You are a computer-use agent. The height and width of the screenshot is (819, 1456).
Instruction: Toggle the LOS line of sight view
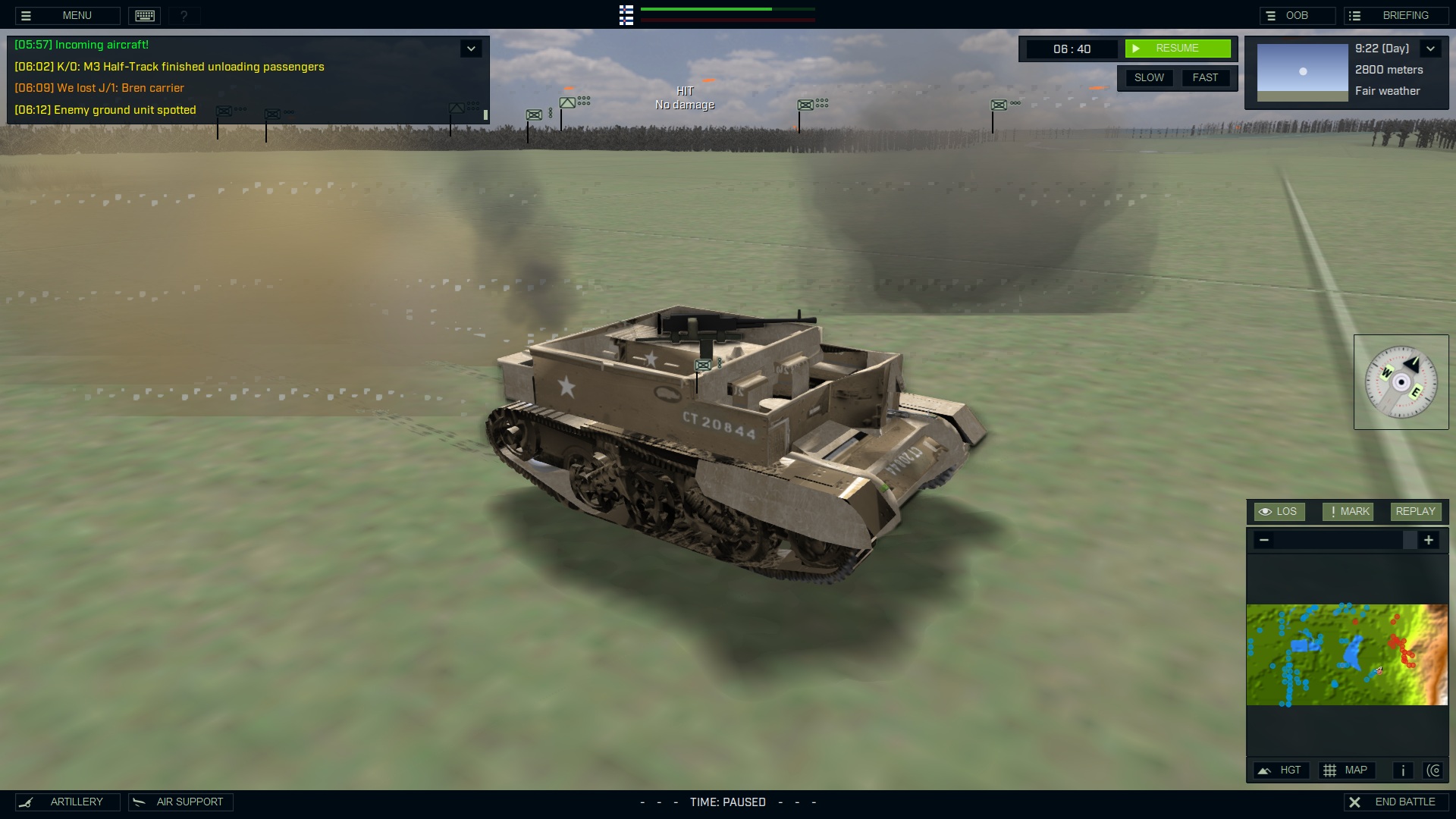(1280, 511)
